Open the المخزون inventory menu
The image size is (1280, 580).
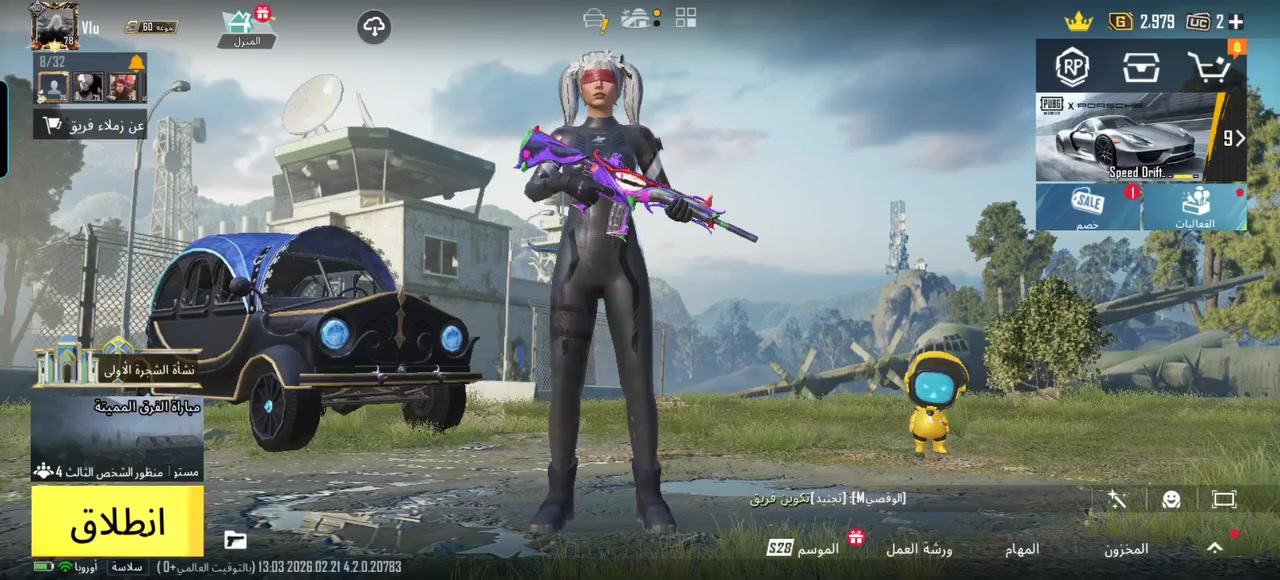point(1126,549)
